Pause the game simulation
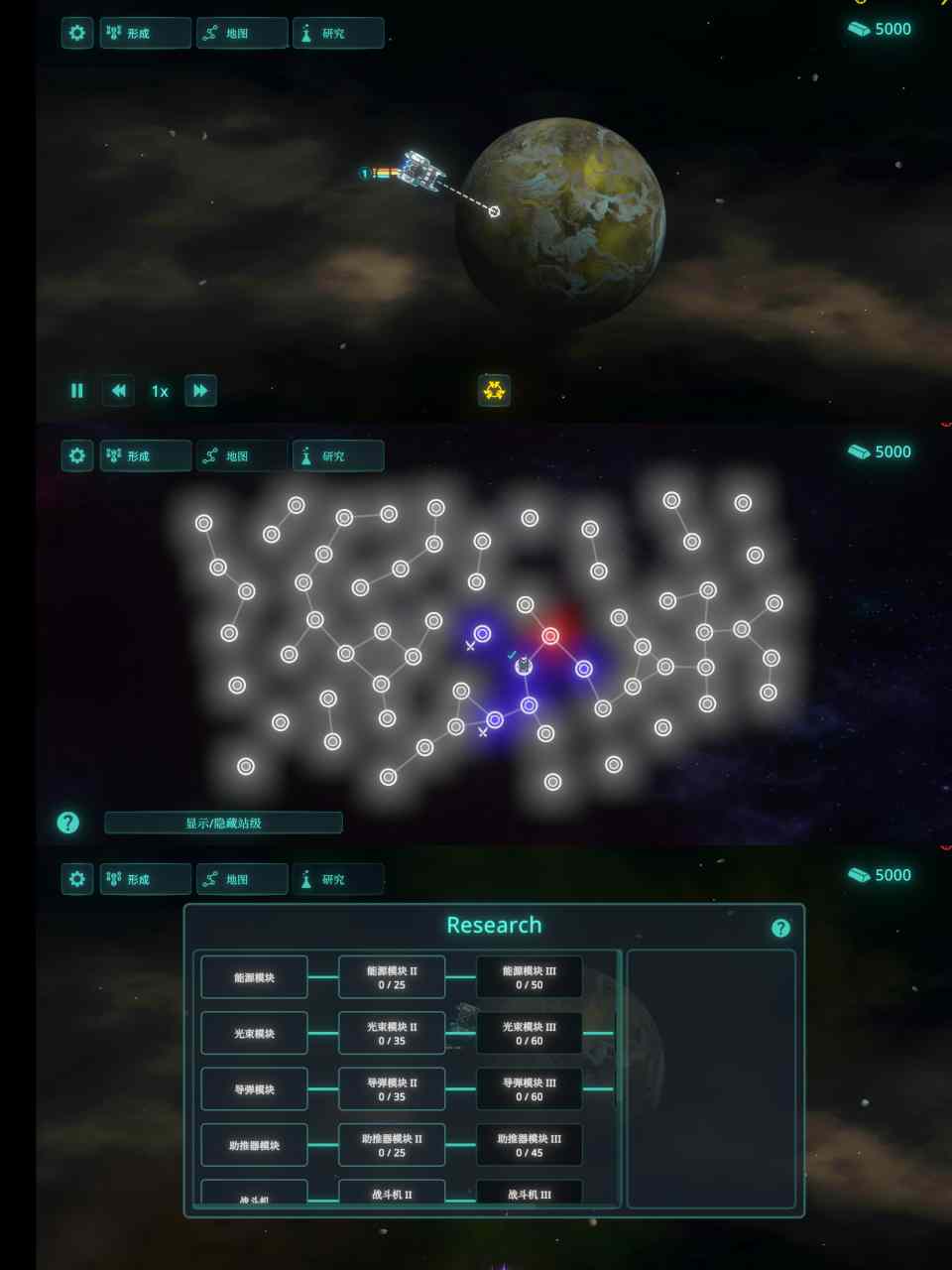The height and width of the screenshot is (1270, 952). pos(77,391)
